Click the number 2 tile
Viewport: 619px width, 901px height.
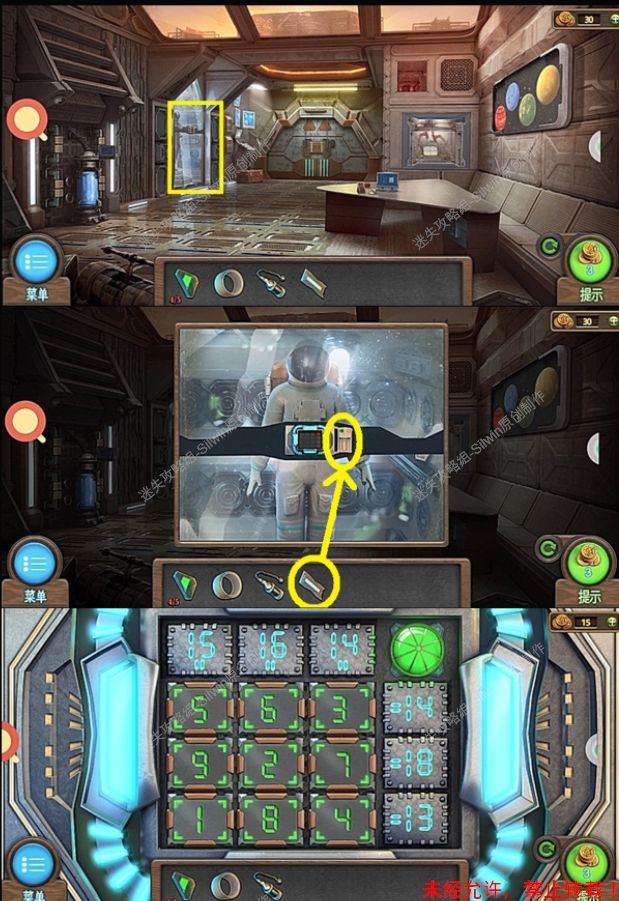(x=270, y=765)
